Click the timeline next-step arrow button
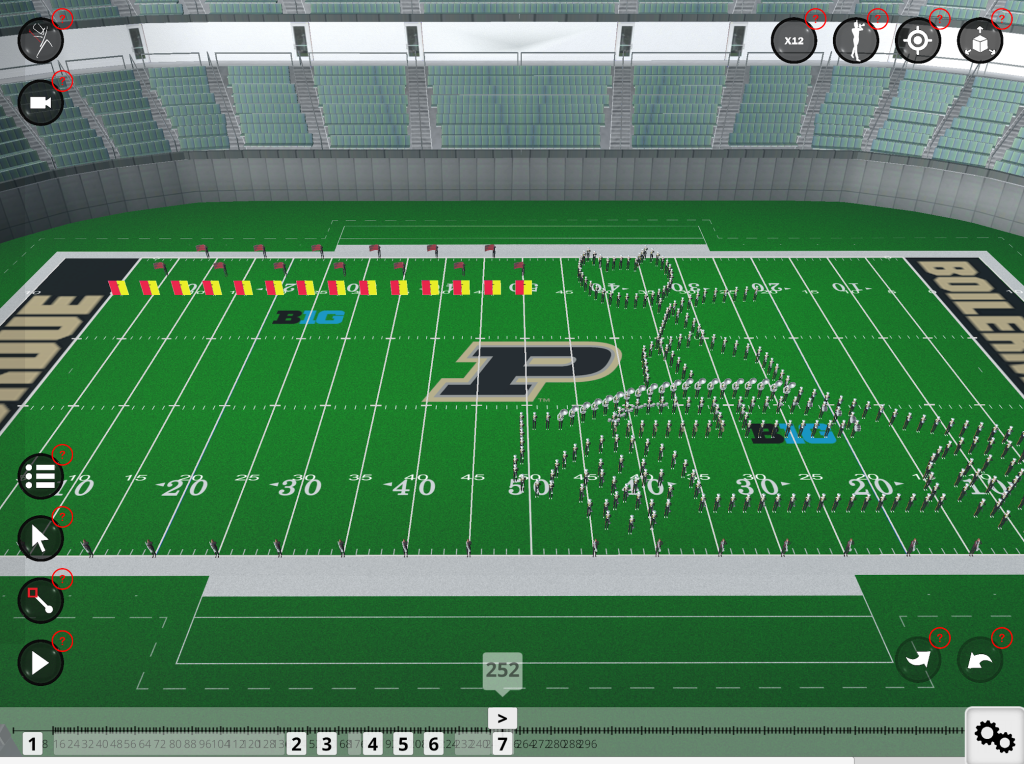The image size is (1024, 764). click(x=502, y=718)
